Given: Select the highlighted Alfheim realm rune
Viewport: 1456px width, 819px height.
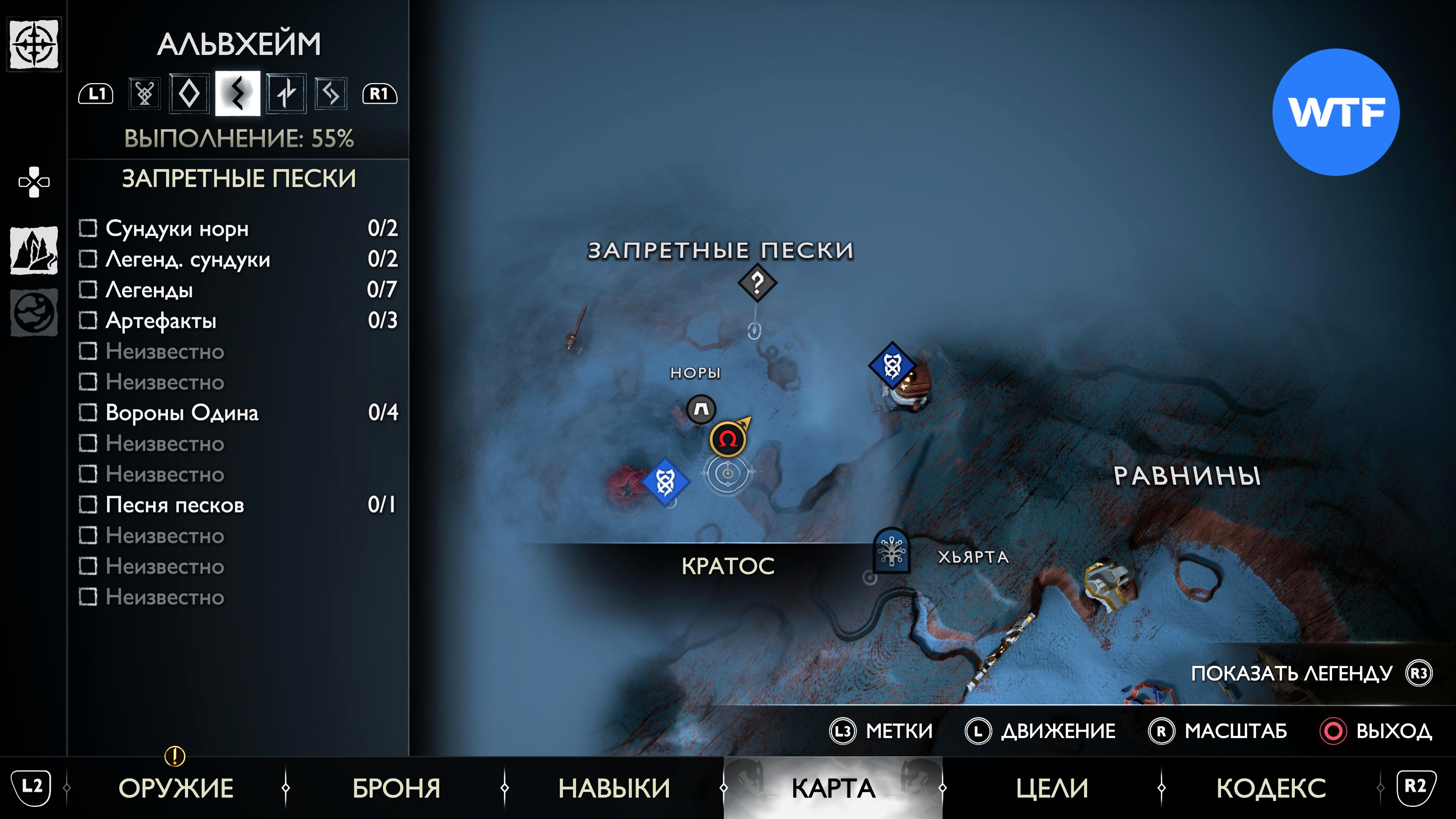Looking at the screenshot, I should click(x=237, y=93).
